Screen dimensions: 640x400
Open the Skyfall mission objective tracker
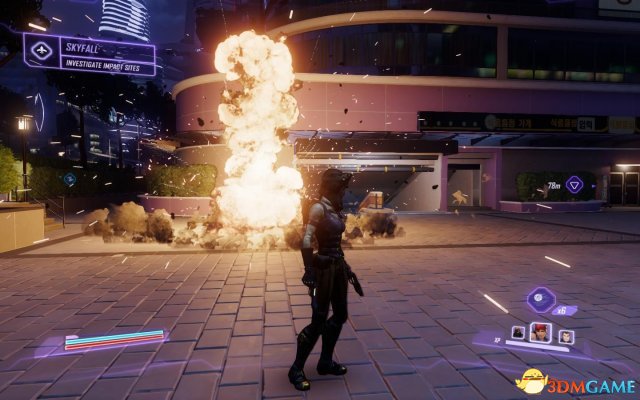click(107, 54)
